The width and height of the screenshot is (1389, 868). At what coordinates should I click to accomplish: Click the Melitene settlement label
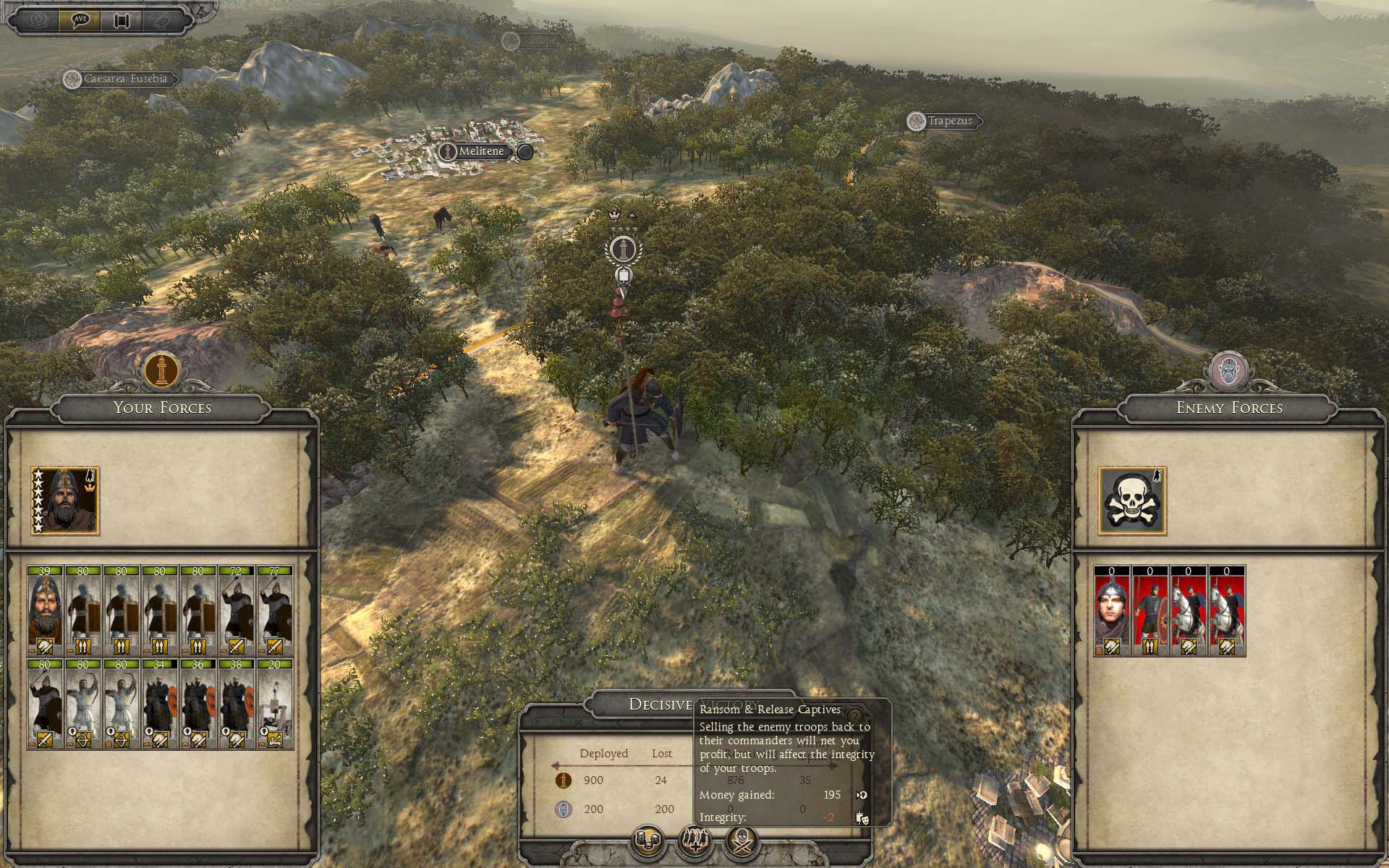pos(480,151)
